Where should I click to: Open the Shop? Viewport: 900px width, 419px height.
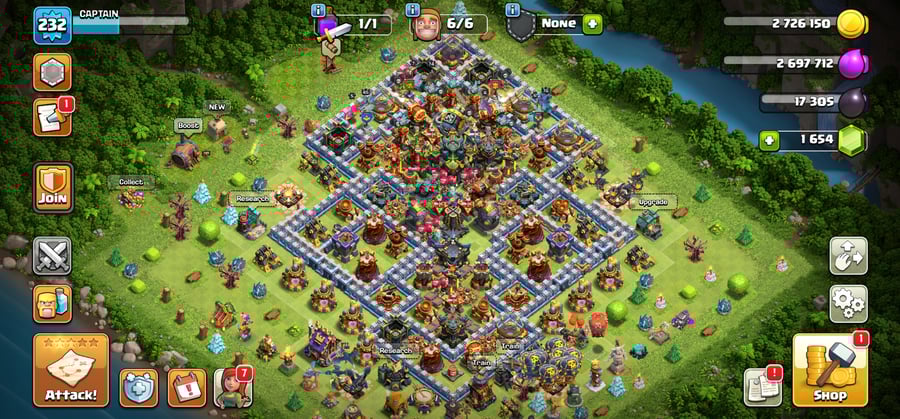point(829,370)
